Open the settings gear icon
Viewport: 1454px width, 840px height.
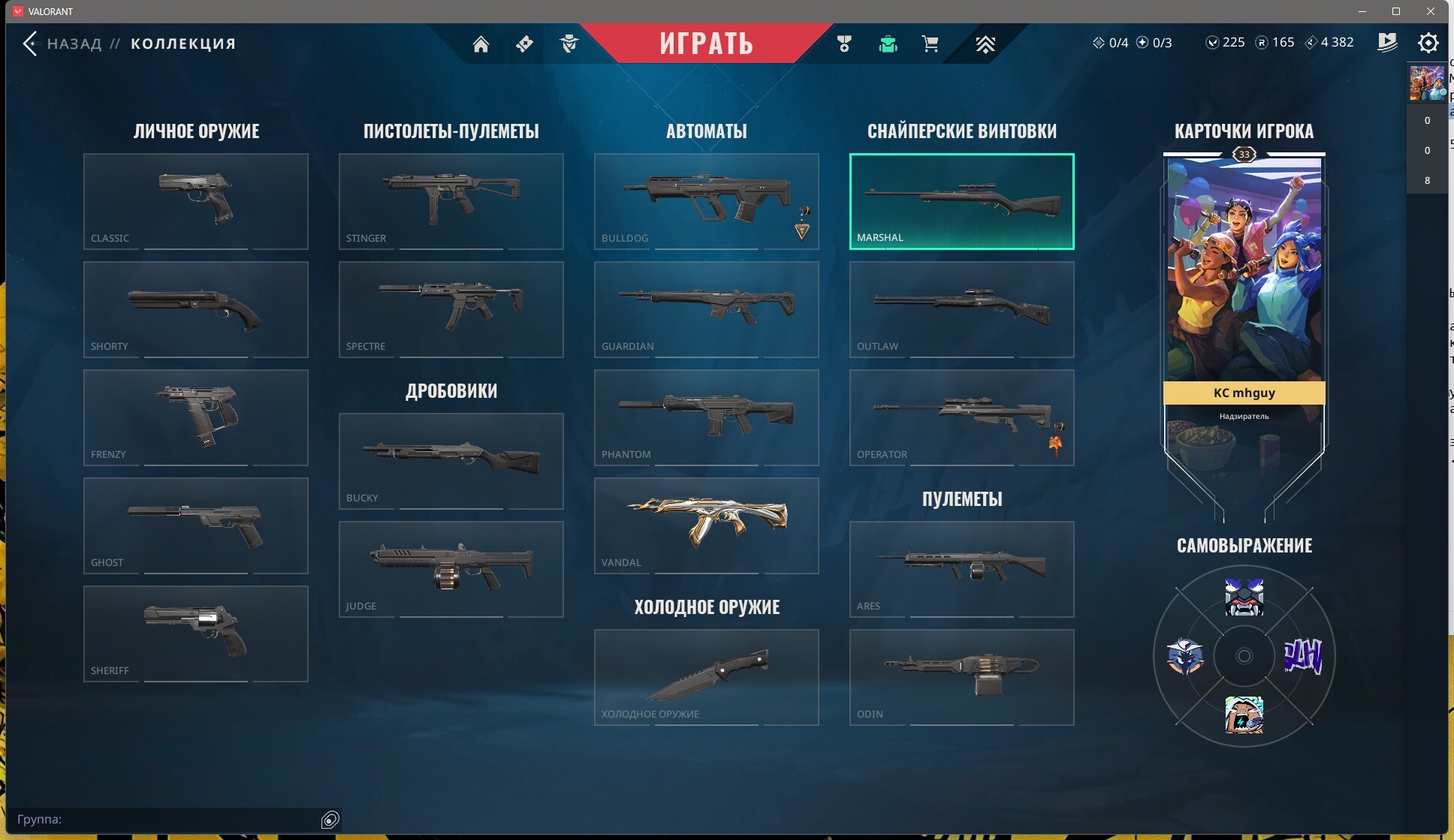pyautogui.click(x=1428, y=43)
